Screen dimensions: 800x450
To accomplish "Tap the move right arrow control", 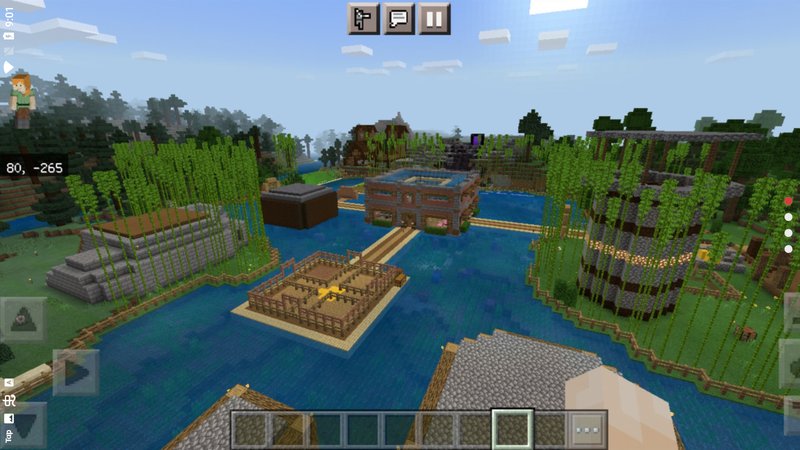I will (75, 373).
